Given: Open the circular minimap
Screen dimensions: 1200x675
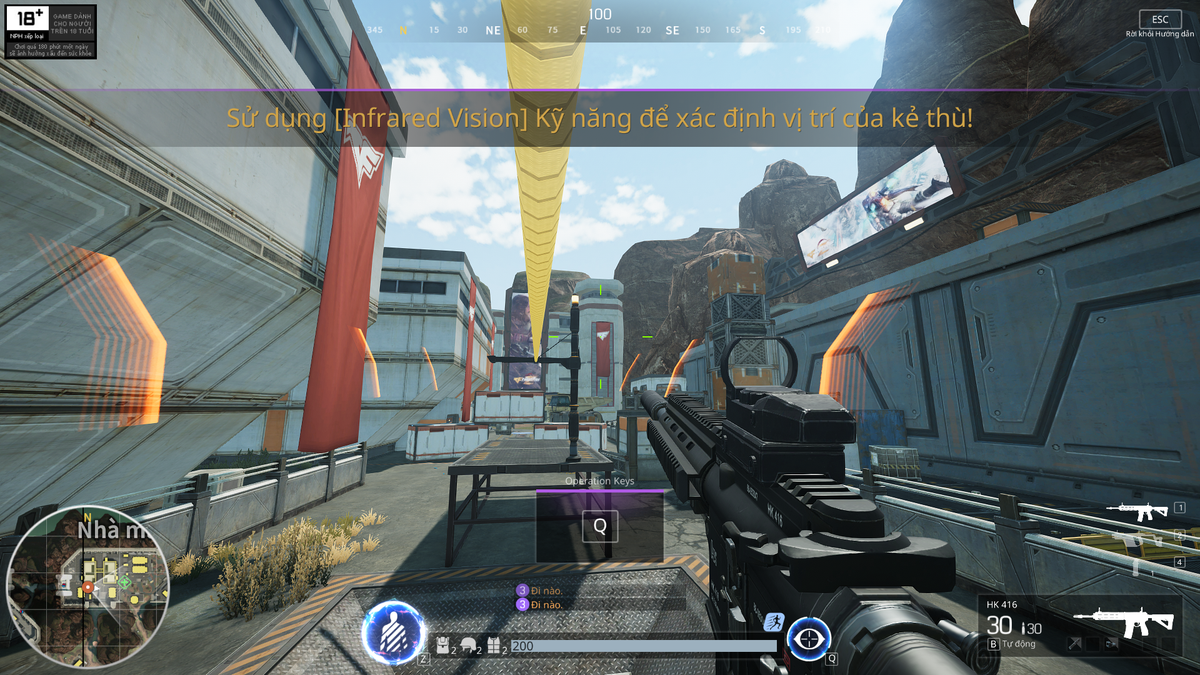Looking at the screenshot, I should tap(88, 586).
